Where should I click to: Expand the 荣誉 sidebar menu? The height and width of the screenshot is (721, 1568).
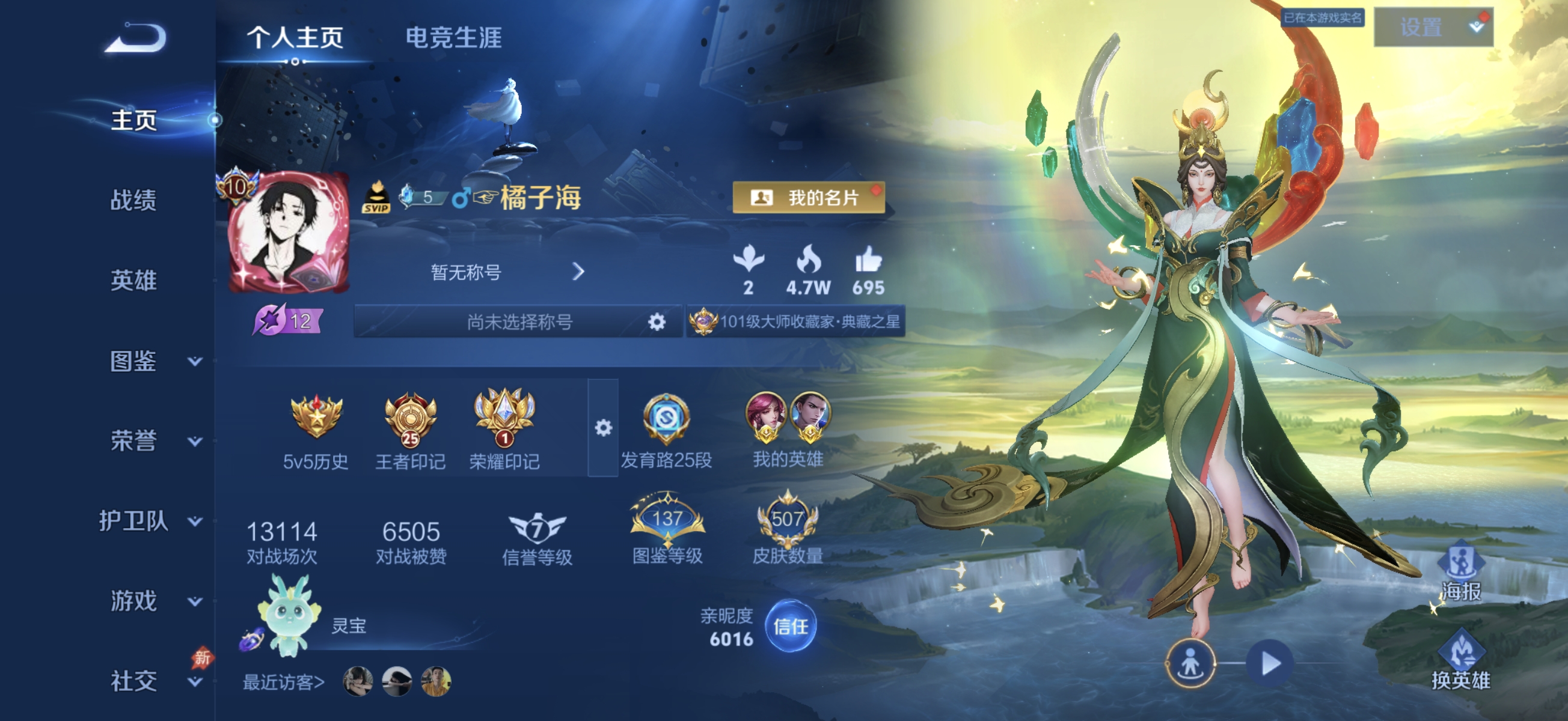pyautogui.click(x=138, y=442)
